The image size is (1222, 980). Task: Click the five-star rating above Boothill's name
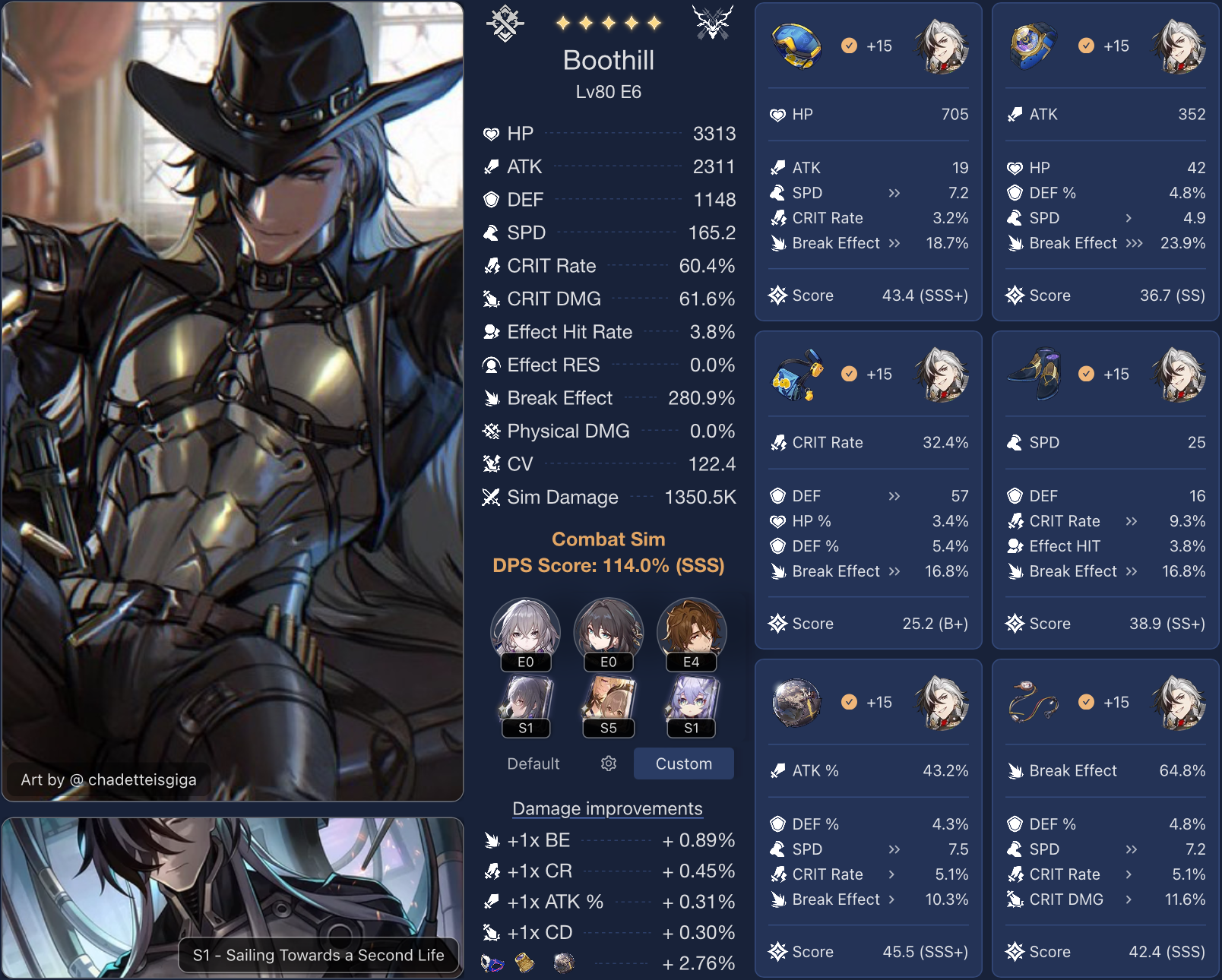coord(608,22)
